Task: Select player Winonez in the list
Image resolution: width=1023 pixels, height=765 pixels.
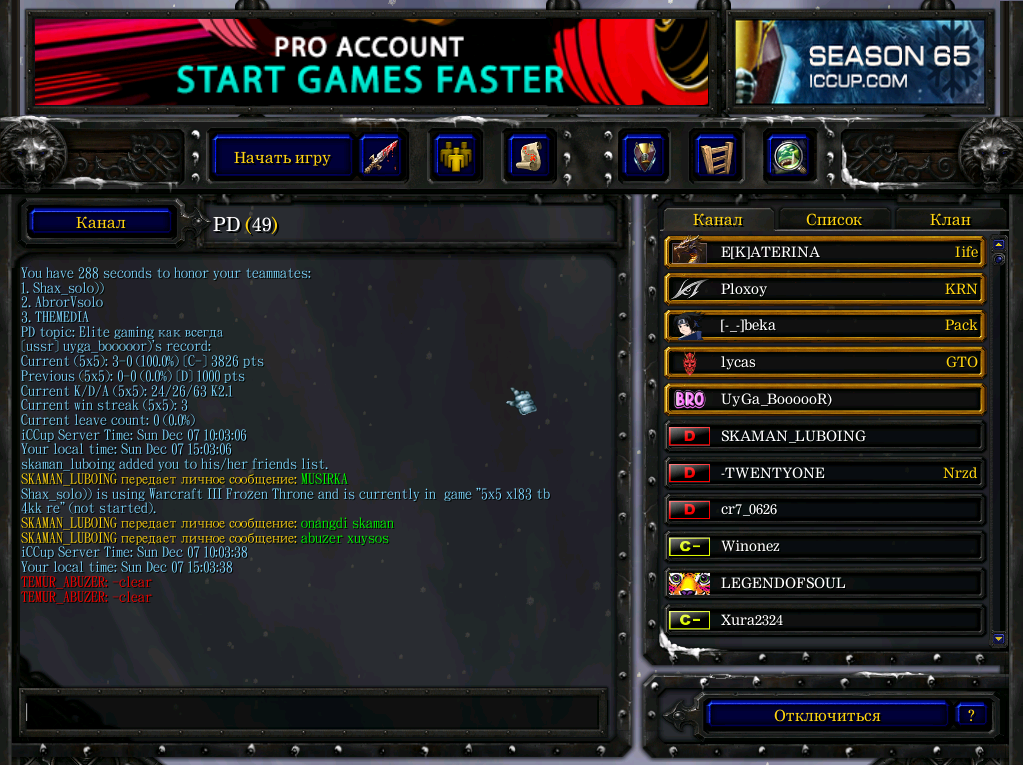Action: point(824,546)
